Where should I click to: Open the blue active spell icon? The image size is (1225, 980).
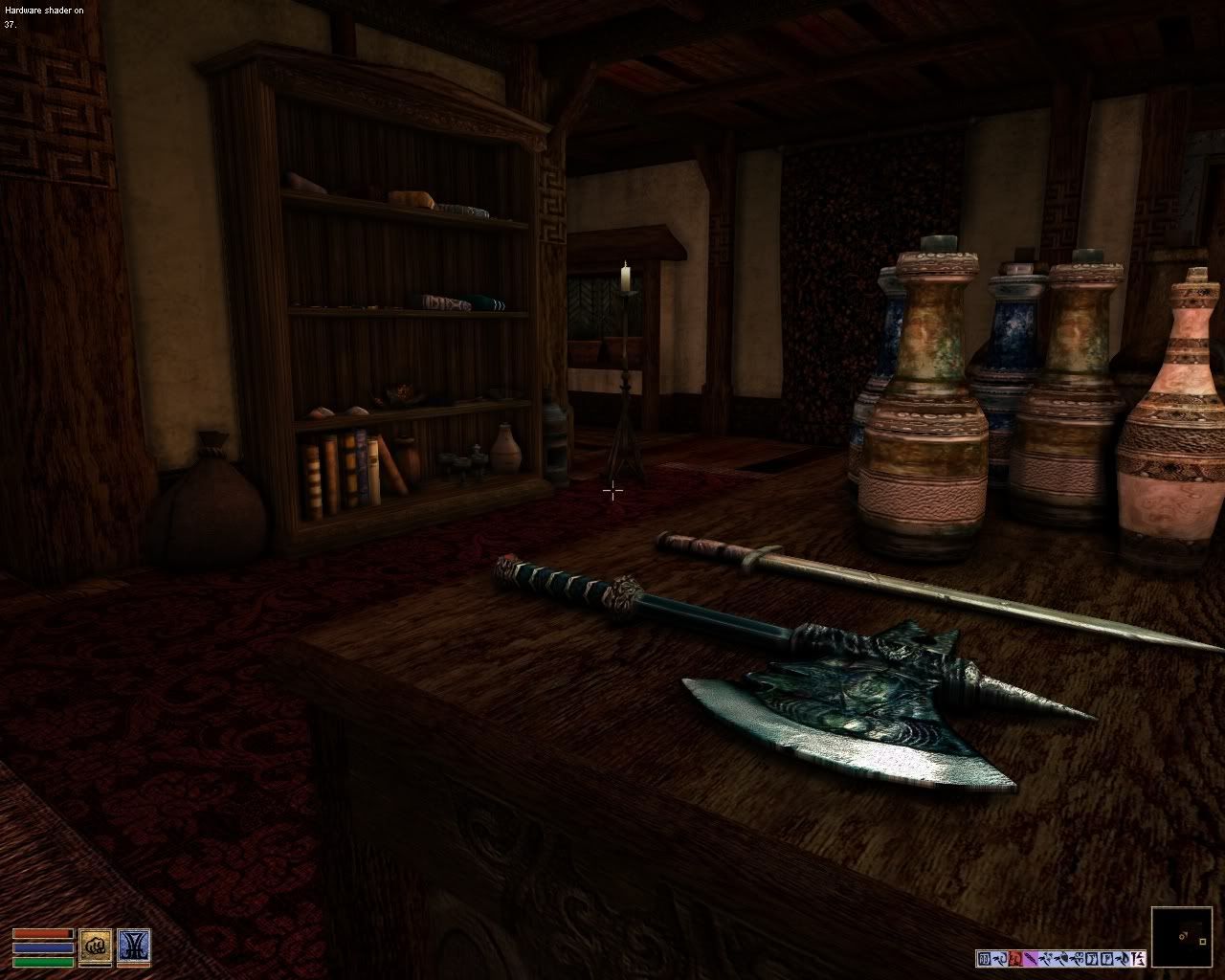pos(133,946)
